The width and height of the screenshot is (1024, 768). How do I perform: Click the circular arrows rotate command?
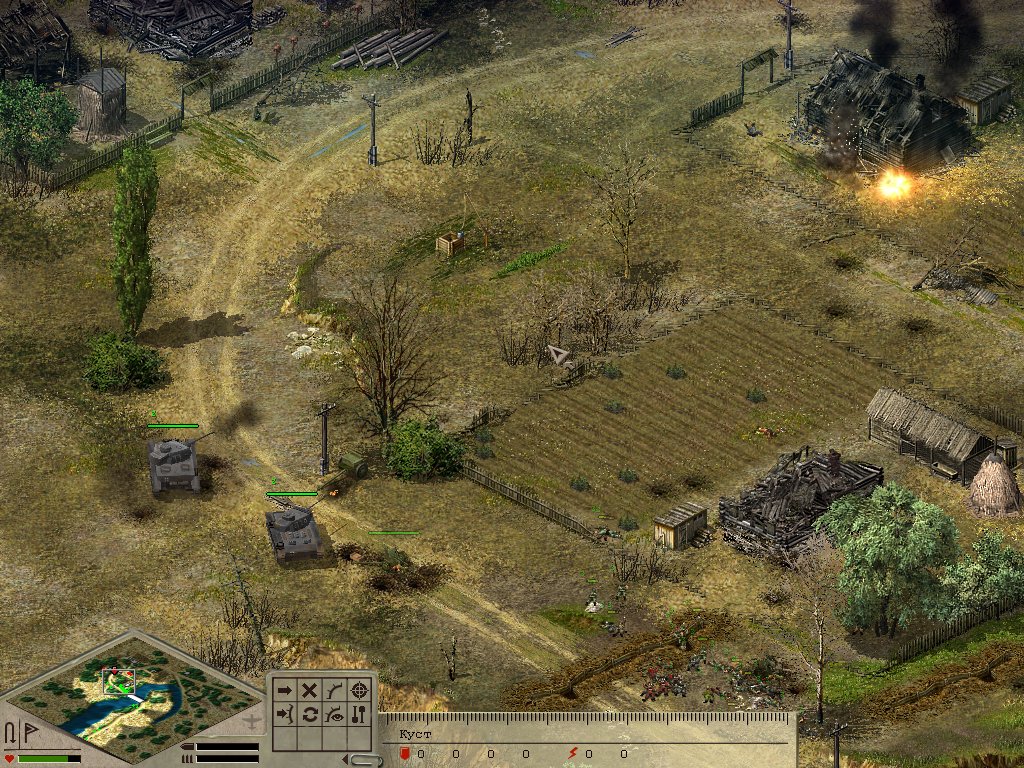point(310,715)
